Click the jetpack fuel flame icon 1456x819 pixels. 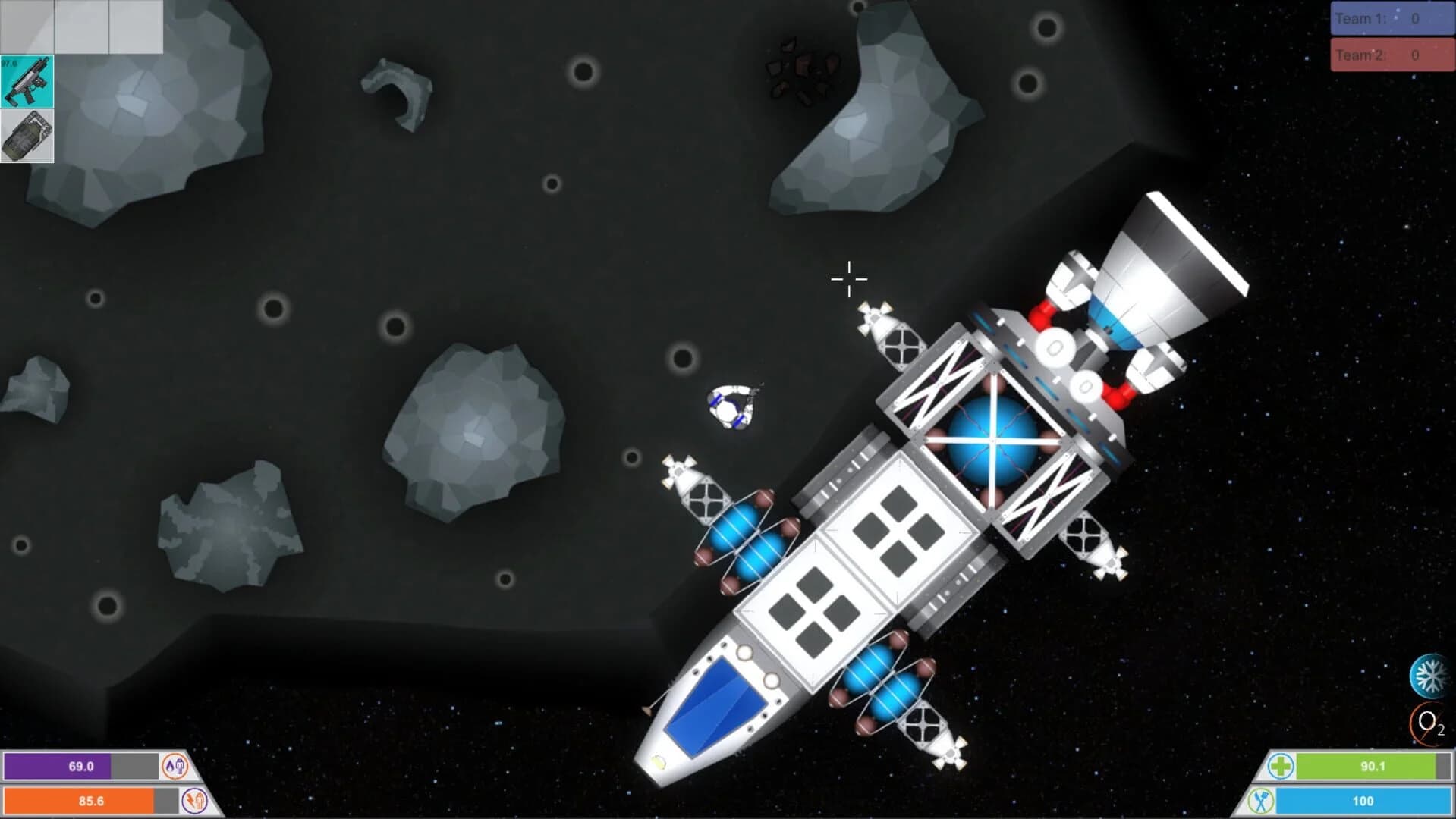pyautogui.click(x=176, y=767)
